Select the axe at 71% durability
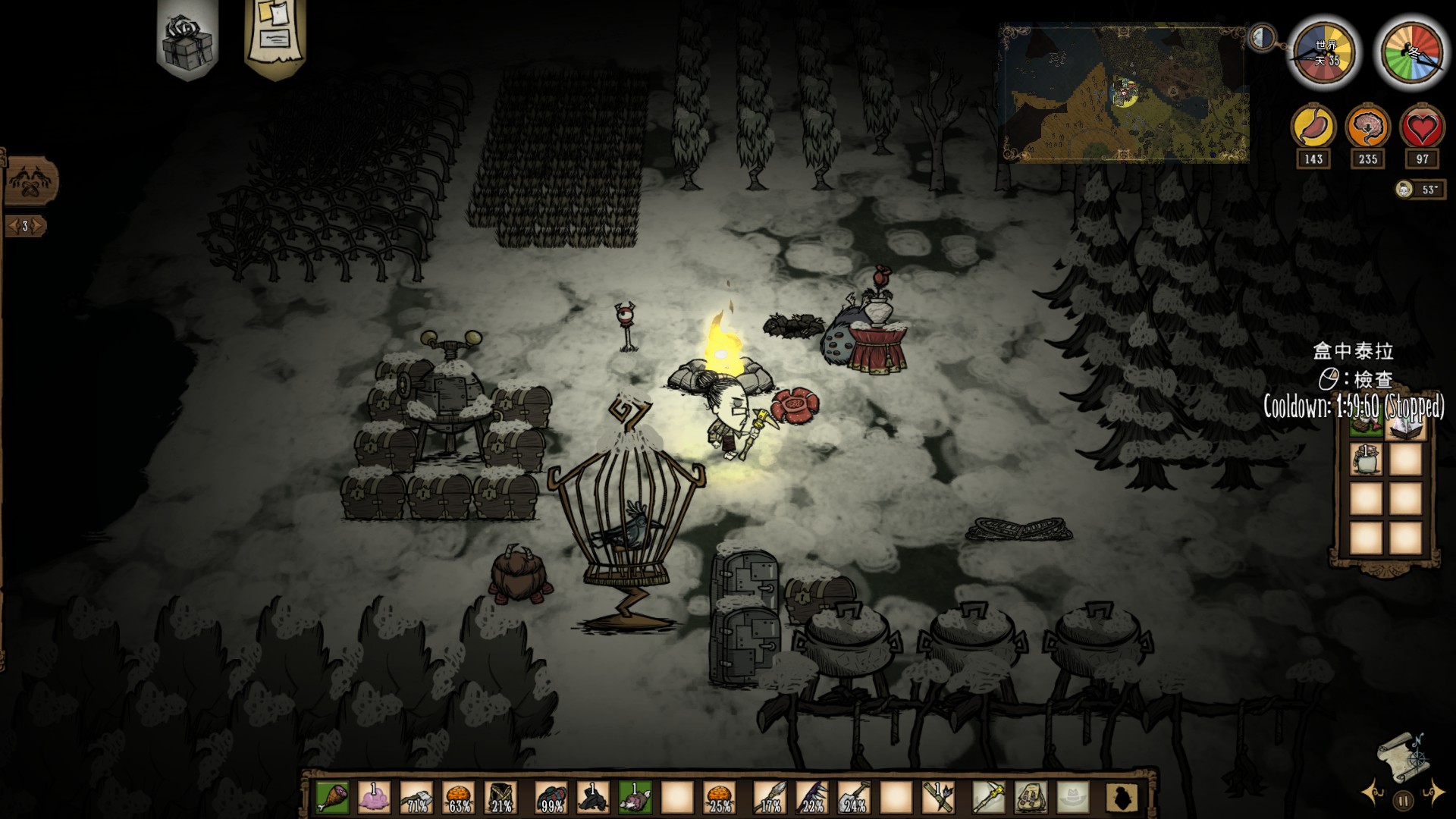This screenshot has height=819, width=1456. coord(416,797)
